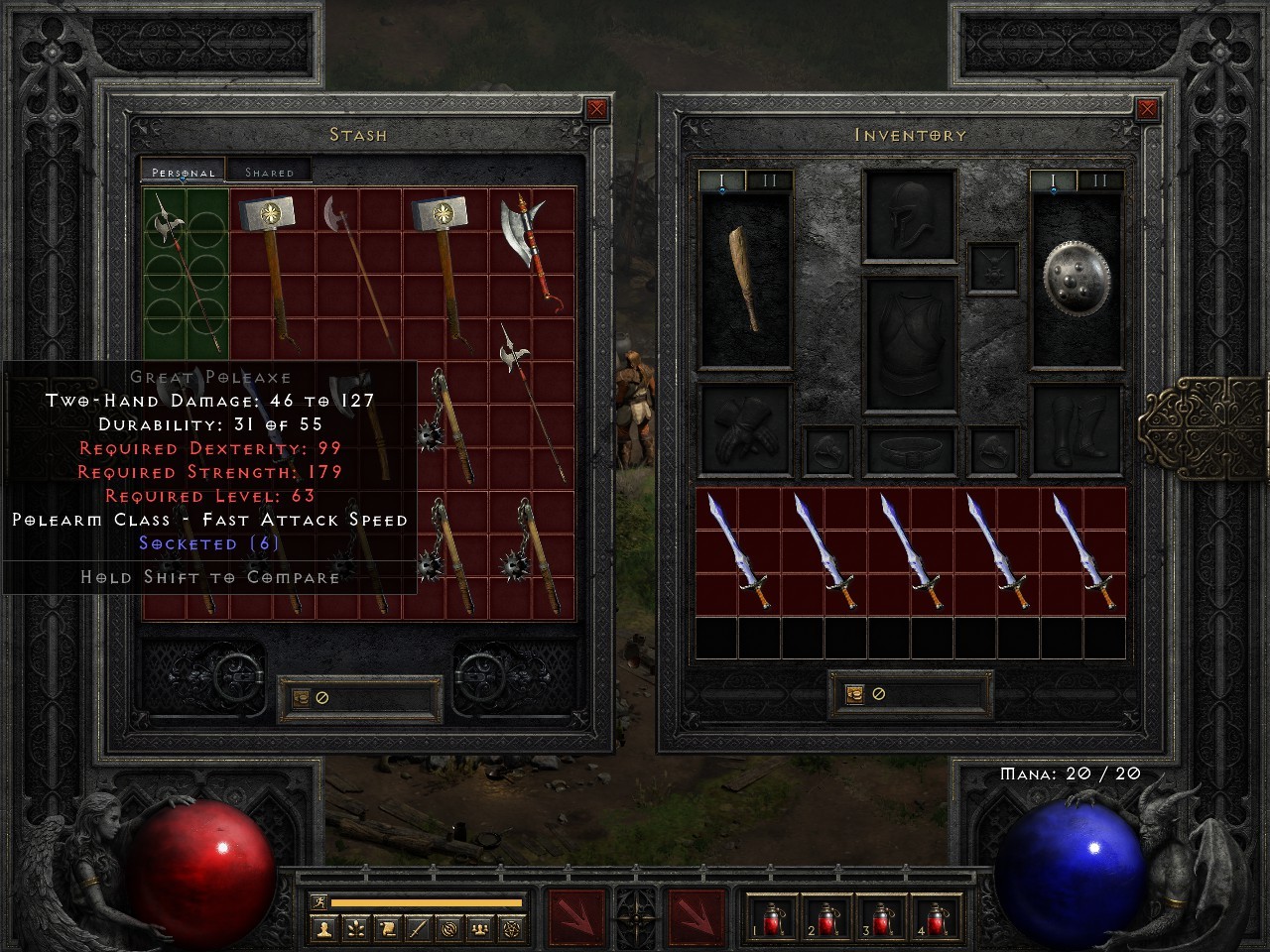The width and height of the screenshot is (1270, 952).
Task: Switch to the Shared stash tab
Action: point(268,172)
